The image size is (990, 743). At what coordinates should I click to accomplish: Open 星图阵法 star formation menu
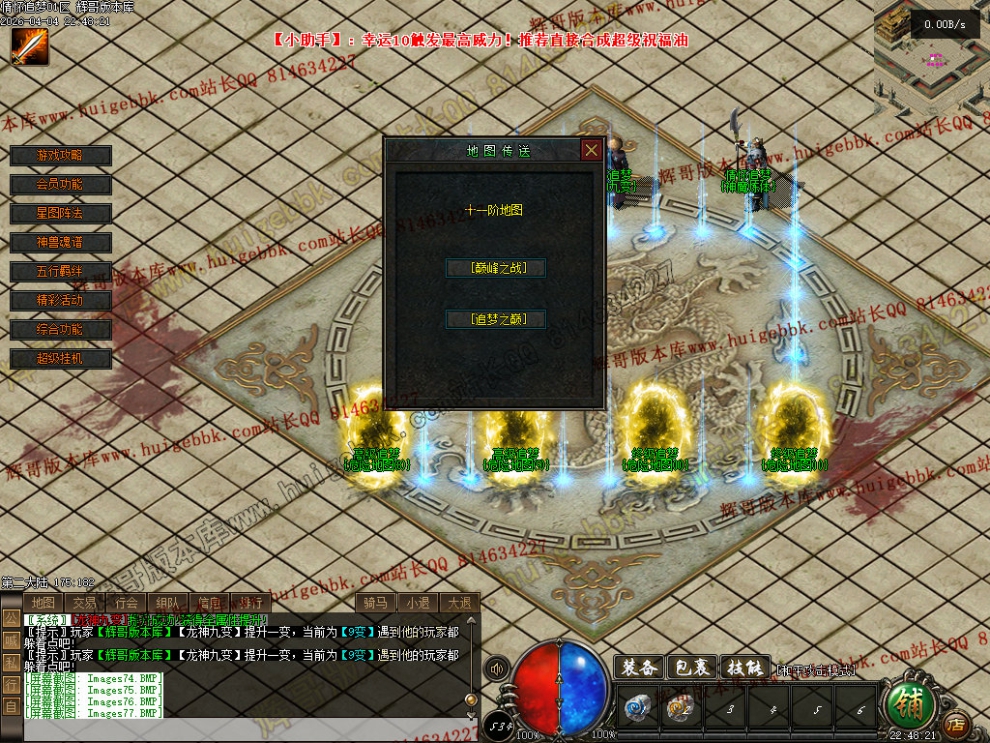tap(60, 213)
